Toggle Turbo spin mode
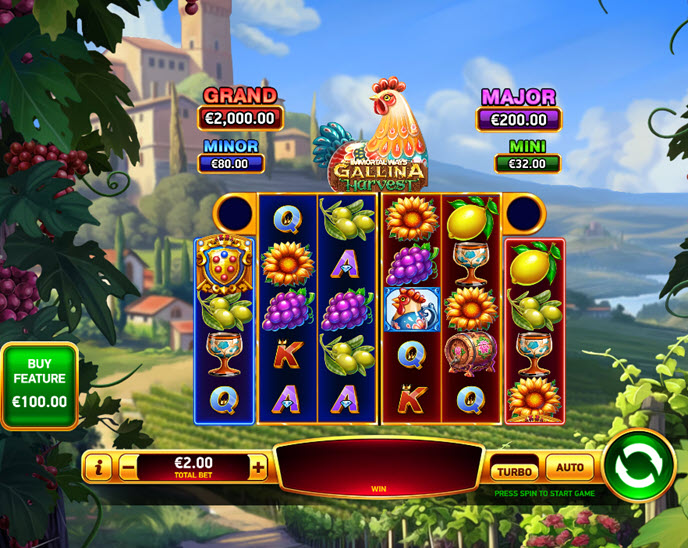The image size is (688, 548). (x=514, y=469)
